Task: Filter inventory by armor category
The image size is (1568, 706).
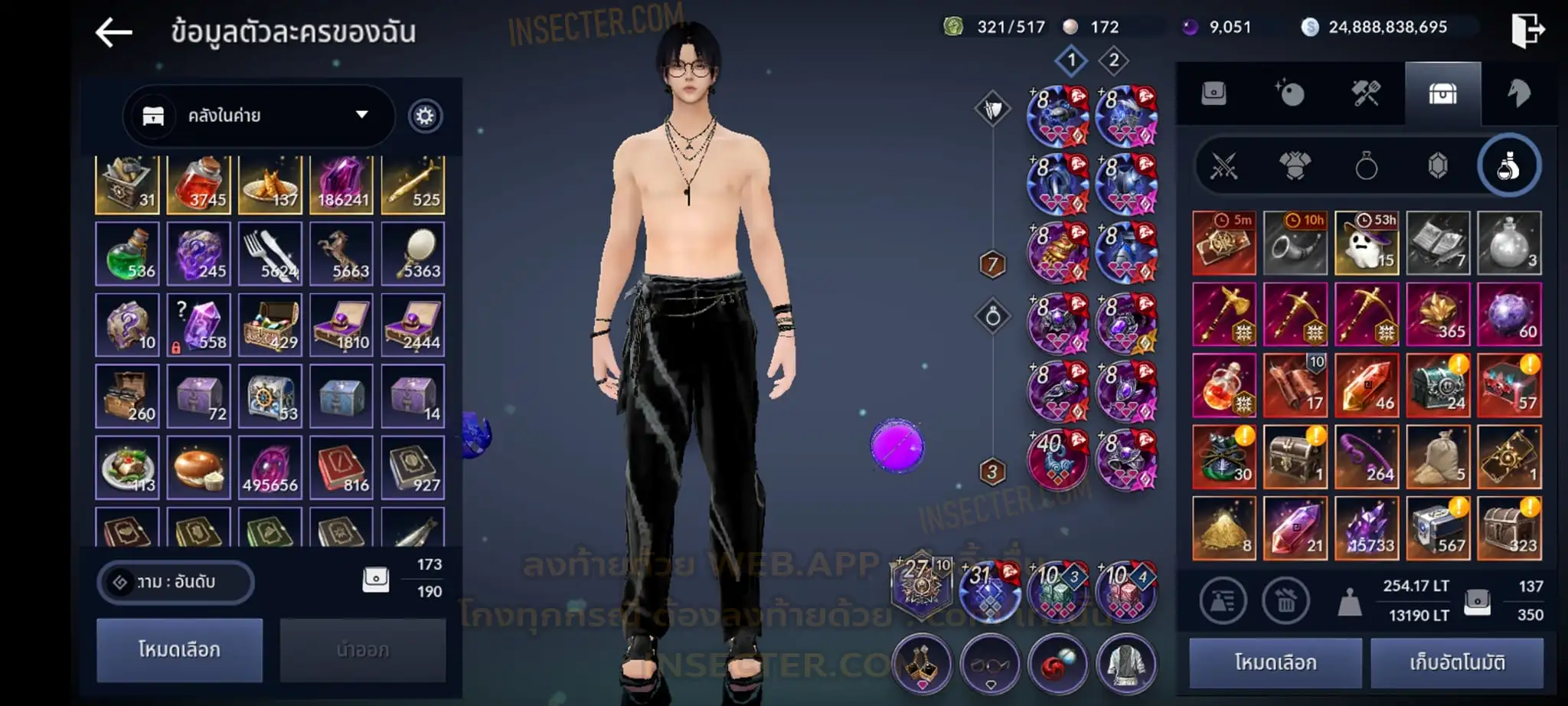Action: pyautogui.click(x=1295, y=166)
